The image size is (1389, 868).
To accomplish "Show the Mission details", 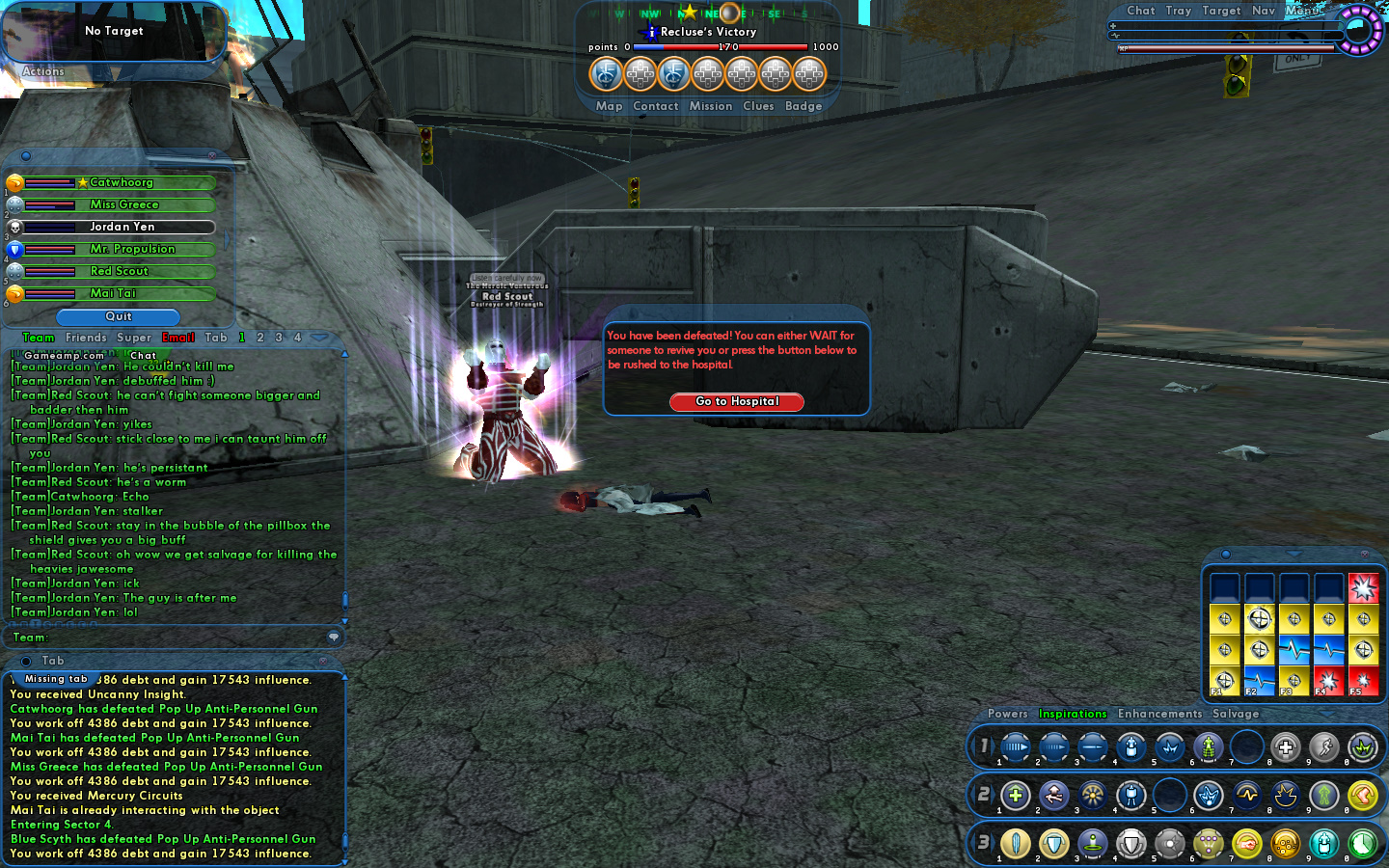I will (711, 106).
